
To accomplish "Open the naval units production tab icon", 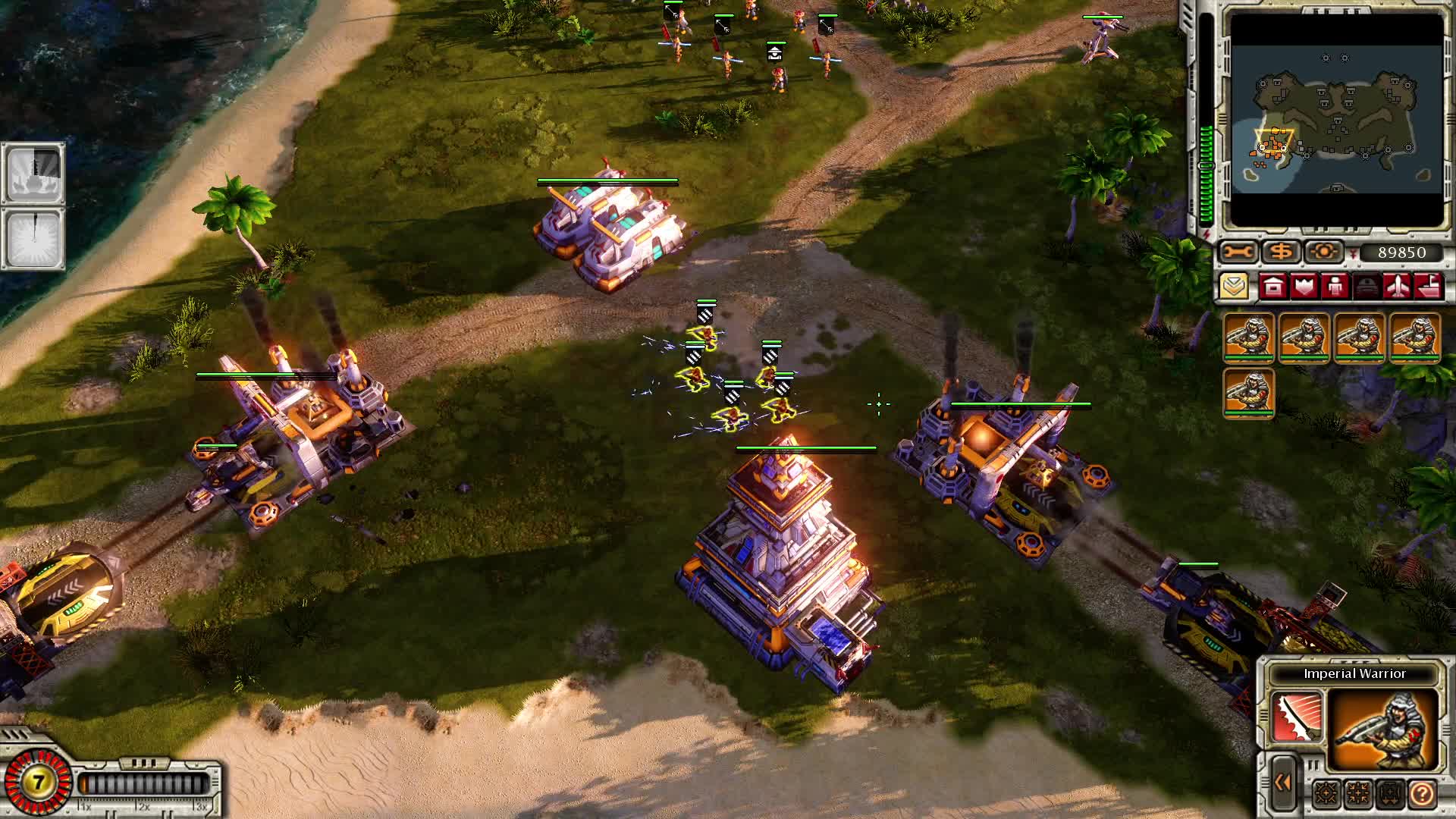I will coord(1427,287).
